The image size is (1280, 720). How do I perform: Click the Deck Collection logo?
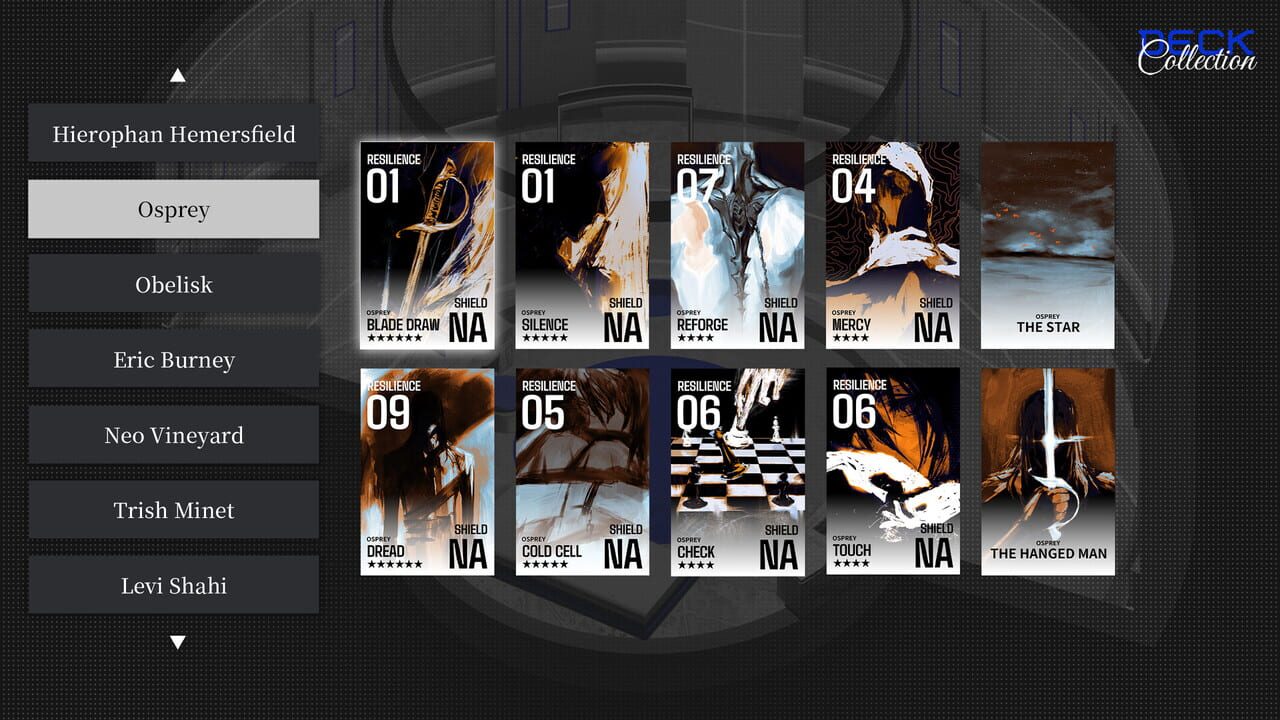[1198, 46]
